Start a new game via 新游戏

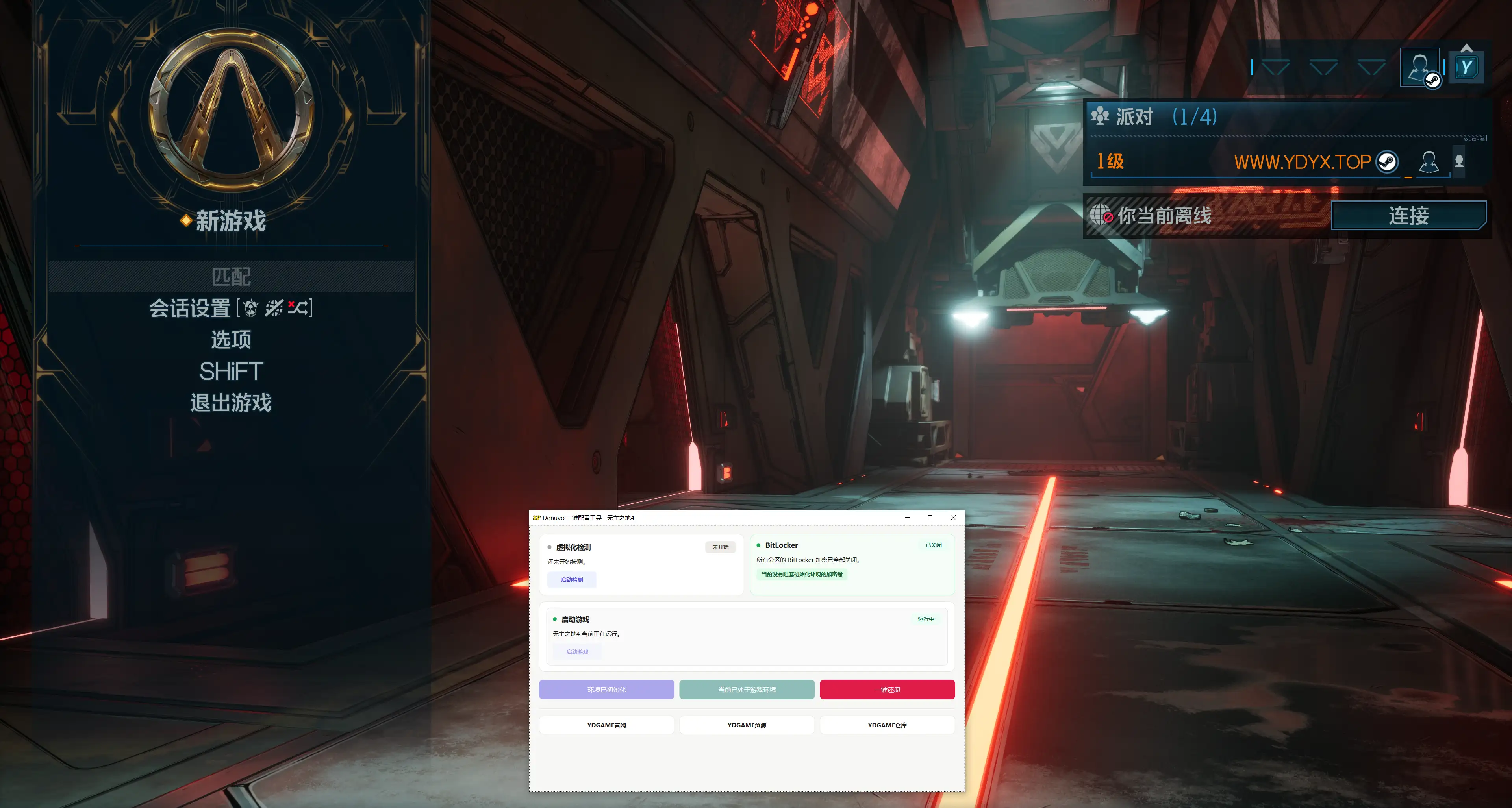231,221
